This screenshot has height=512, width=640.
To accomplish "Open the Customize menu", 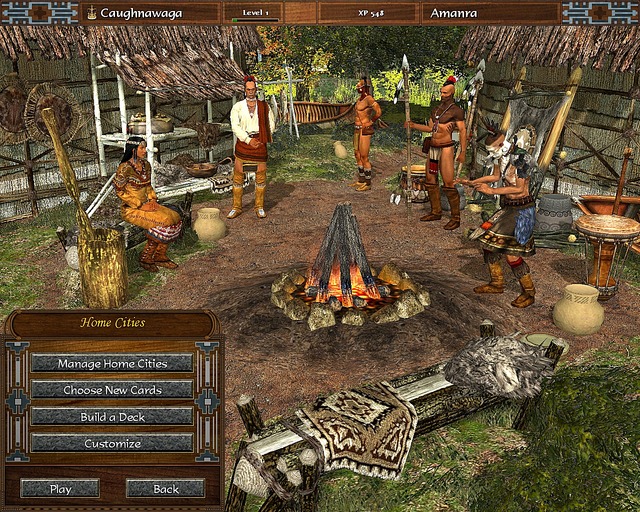I will tap(112, 443).
